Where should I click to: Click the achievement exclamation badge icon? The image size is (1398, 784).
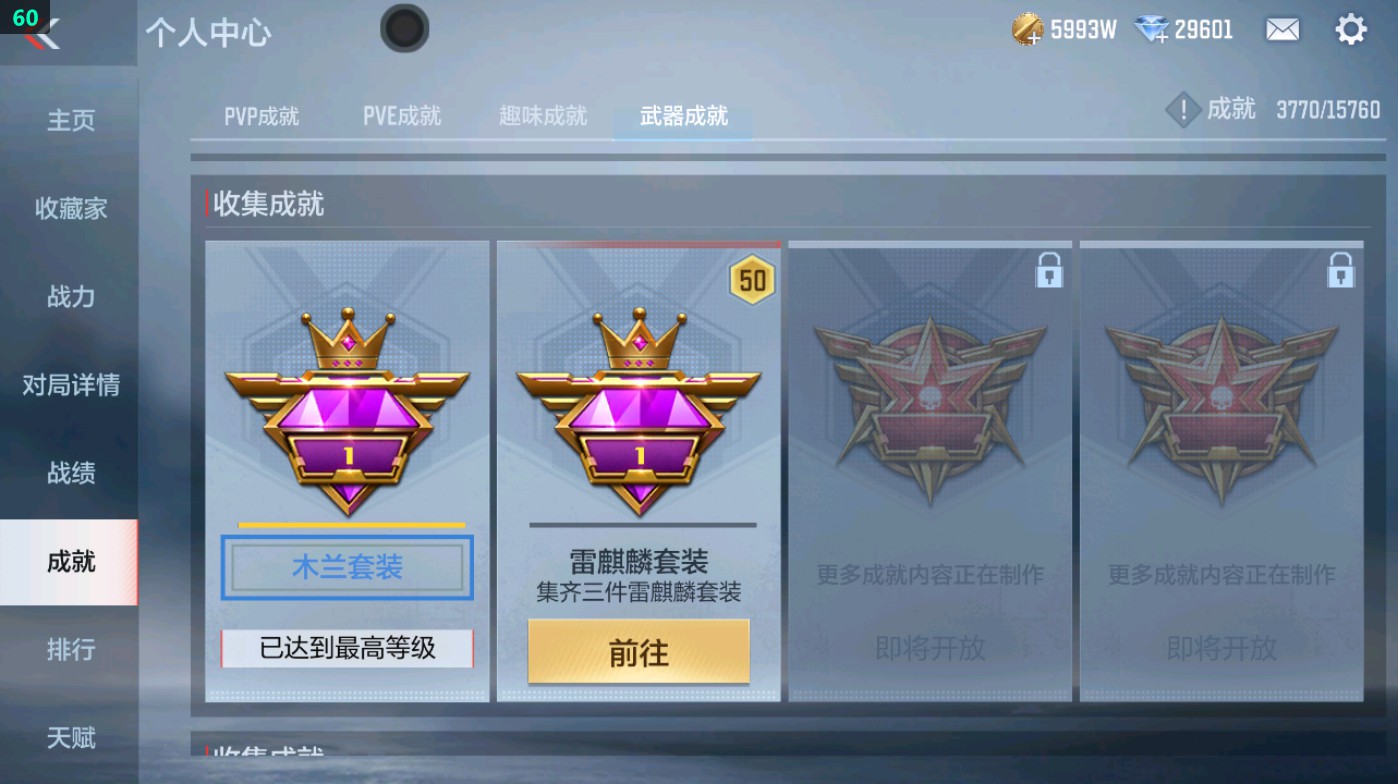[x=1182, y=110]
